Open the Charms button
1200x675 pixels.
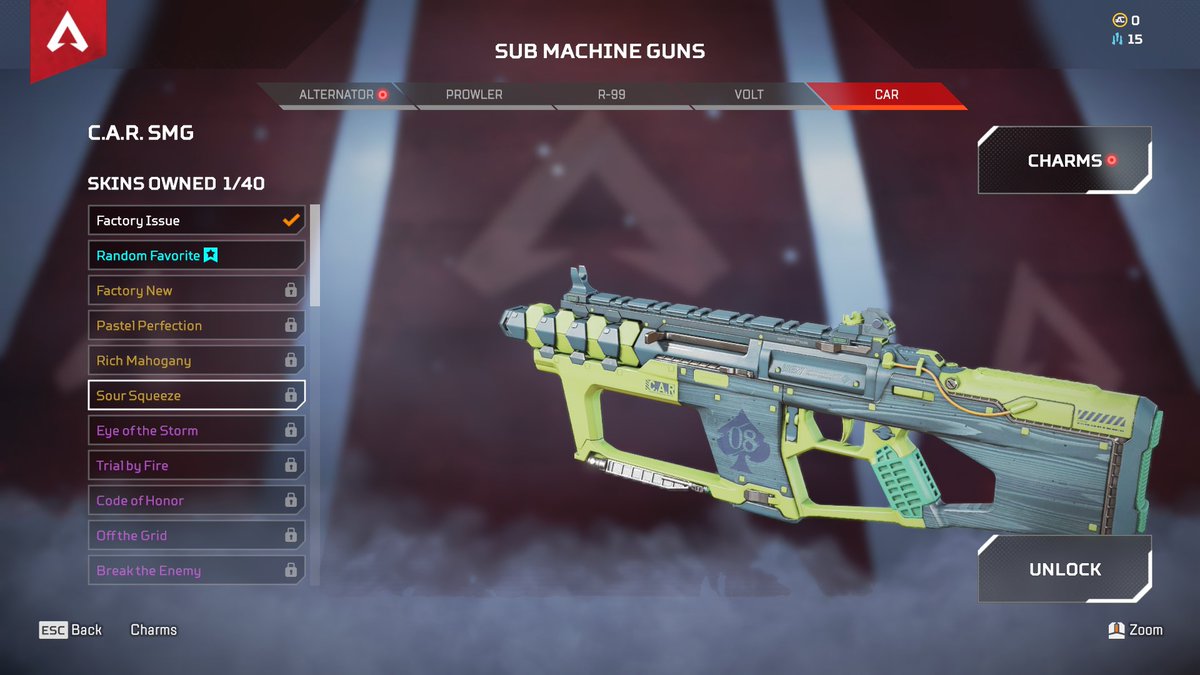tap(1064, 160)
